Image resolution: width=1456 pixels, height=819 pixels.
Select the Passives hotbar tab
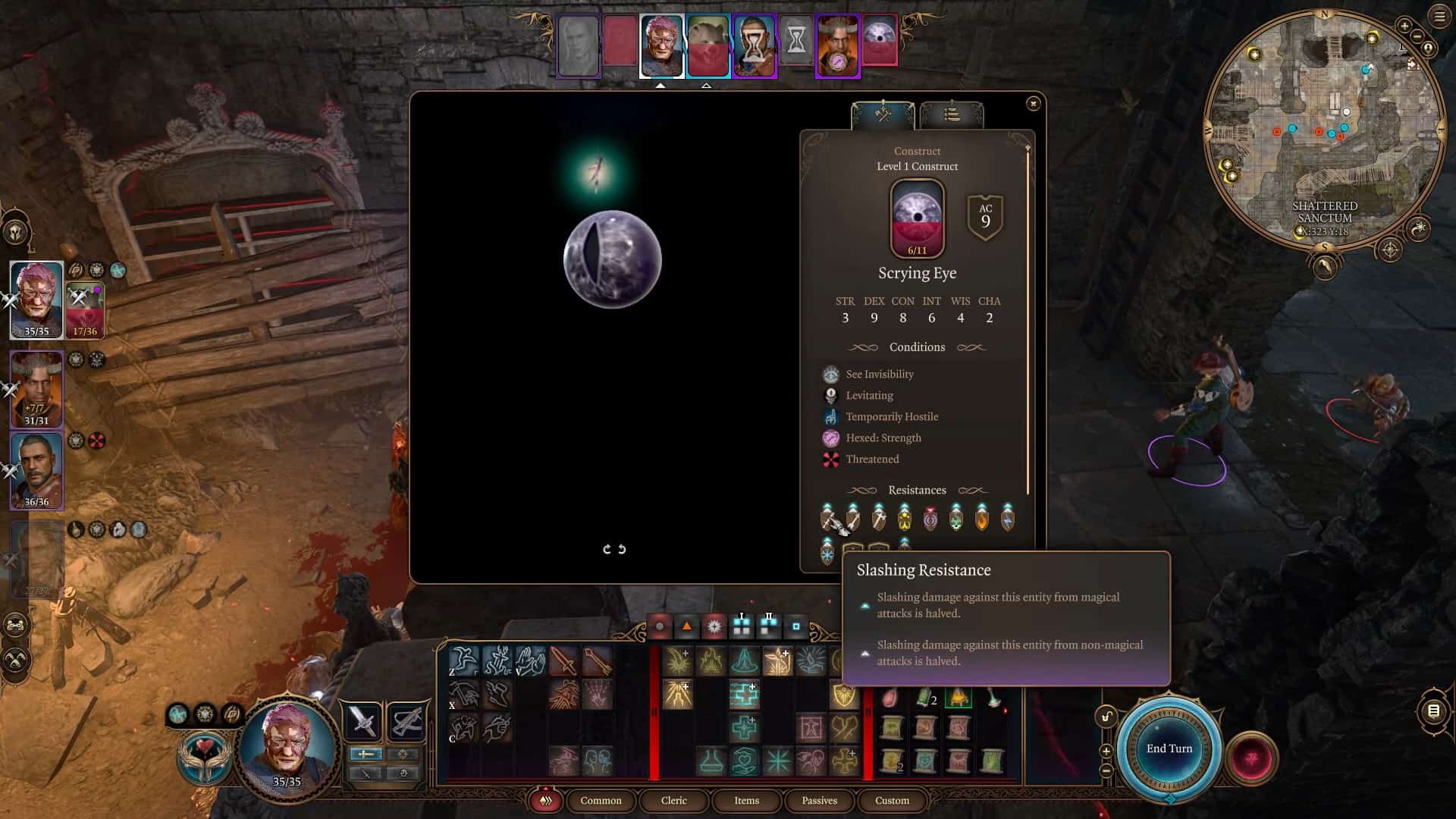(x=819, y=800)
